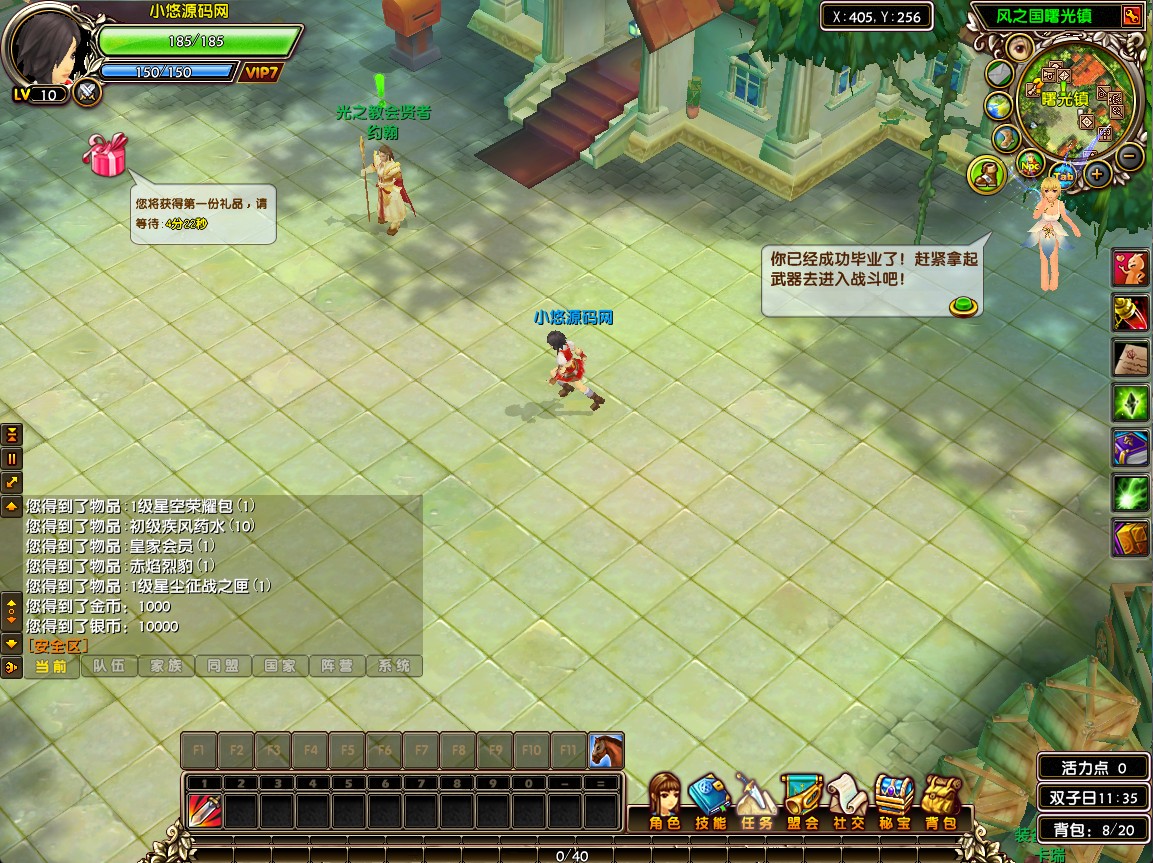Click the wrench settings button
The height and width of the screenshot is (863, 1153).
(1131, 16)
